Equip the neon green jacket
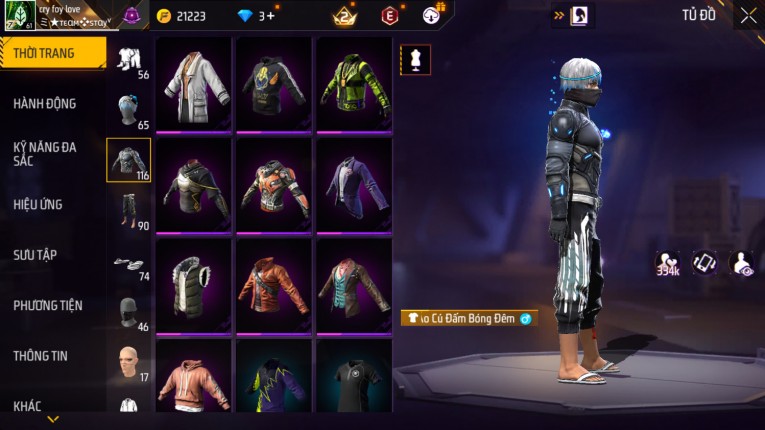Viewport: 765px width, 430px height. pos(354,83)
